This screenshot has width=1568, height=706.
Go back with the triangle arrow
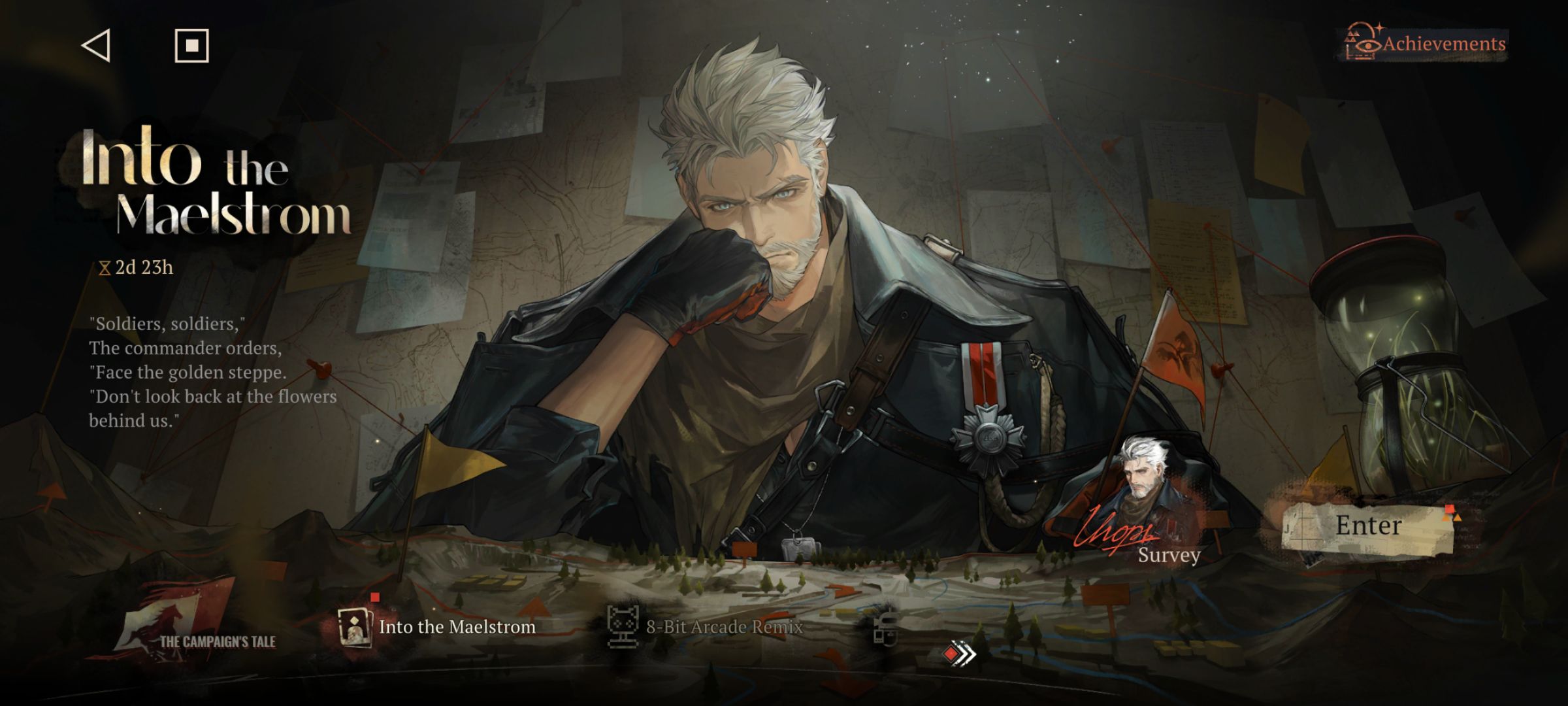(96, 46)
